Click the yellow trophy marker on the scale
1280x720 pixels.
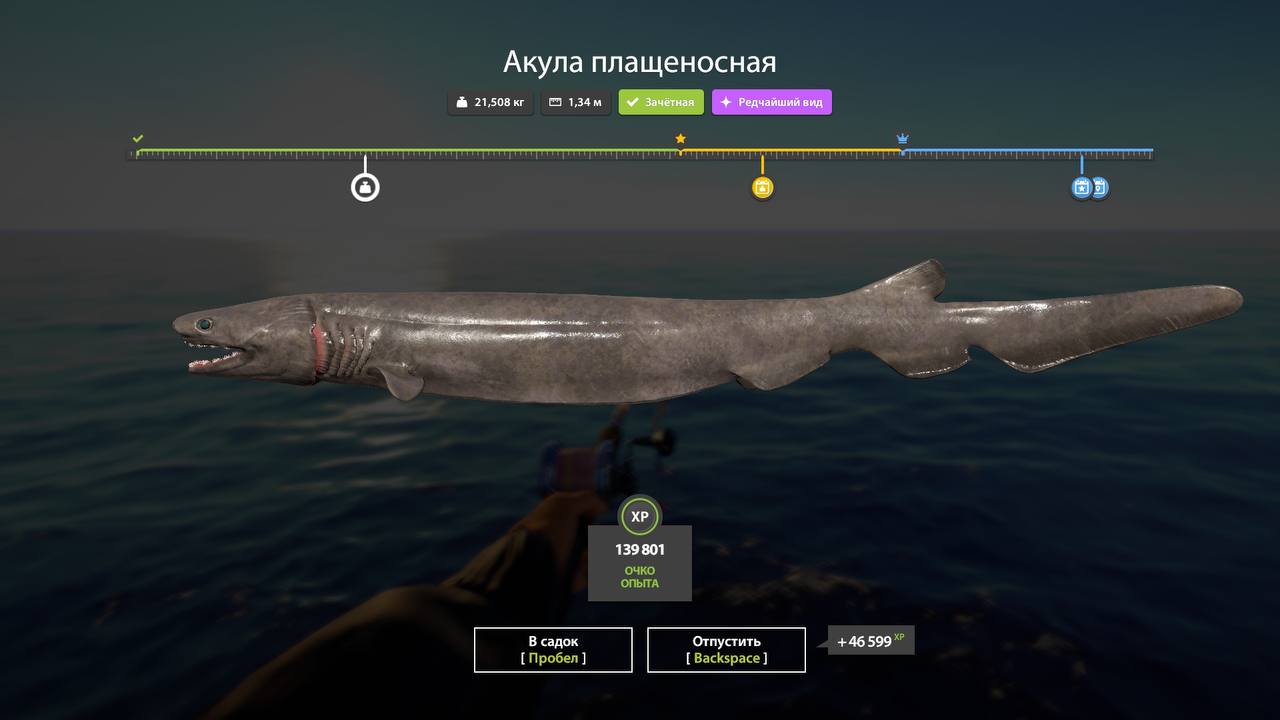click(x=762, y=188)
